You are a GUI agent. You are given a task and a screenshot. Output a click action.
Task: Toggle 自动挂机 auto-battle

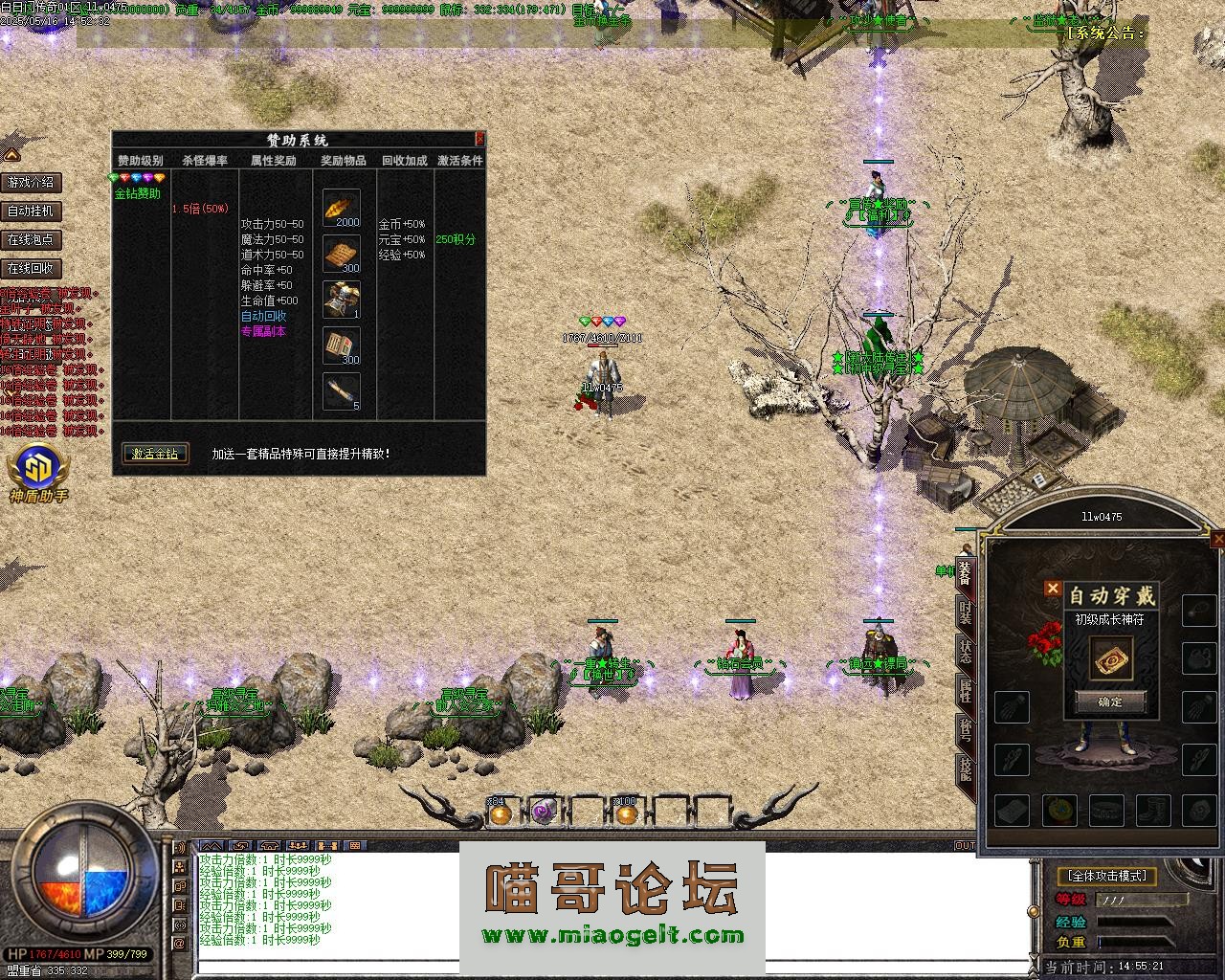point(31,211)
